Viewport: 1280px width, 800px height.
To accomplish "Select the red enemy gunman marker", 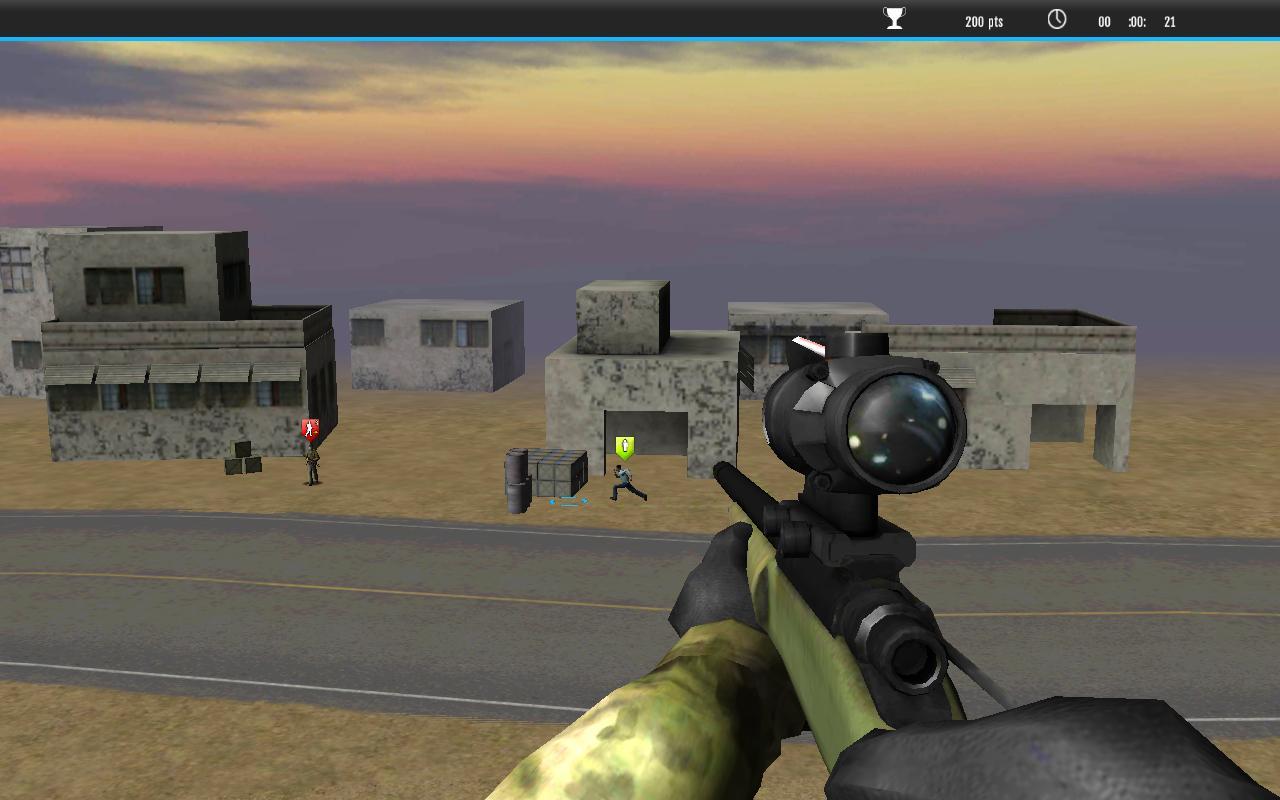I will coord(310,425).
